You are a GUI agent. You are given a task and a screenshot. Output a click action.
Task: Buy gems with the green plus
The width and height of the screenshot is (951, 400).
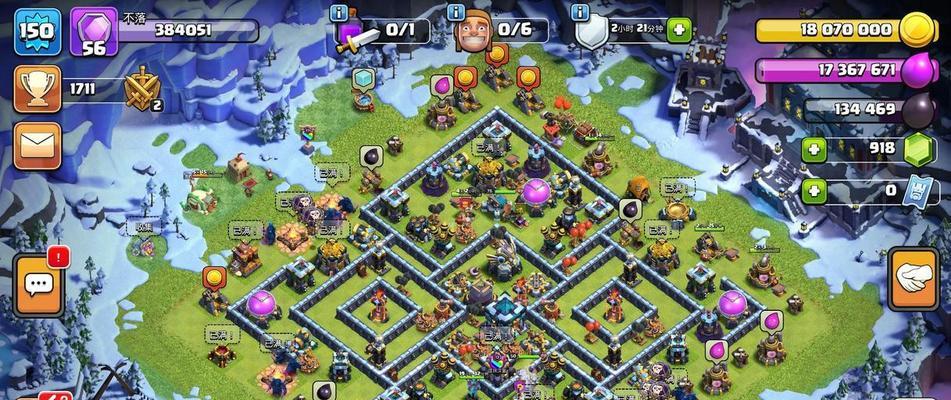click(x=814, y=149)
